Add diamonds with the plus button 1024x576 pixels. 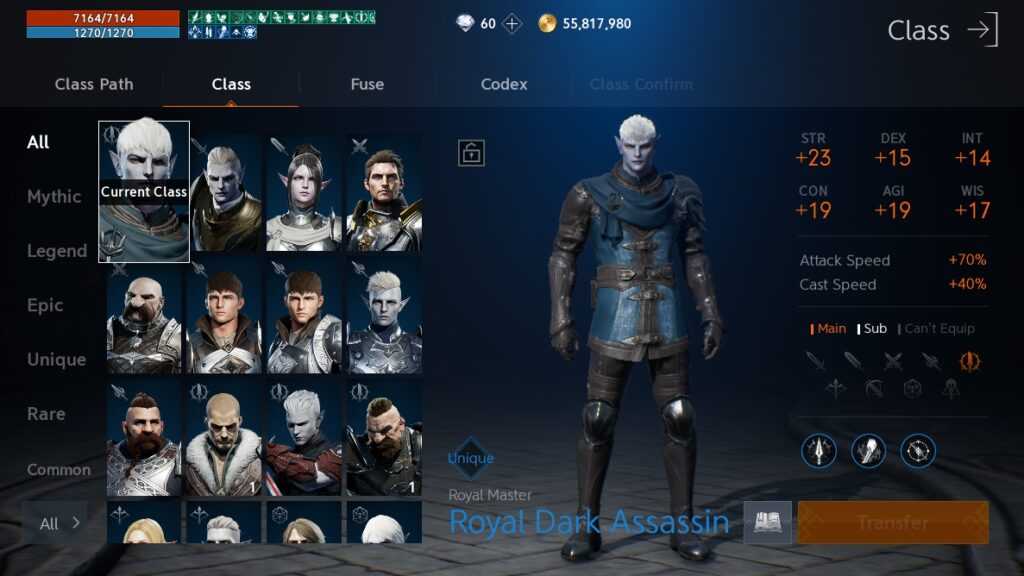click(512, 23)
